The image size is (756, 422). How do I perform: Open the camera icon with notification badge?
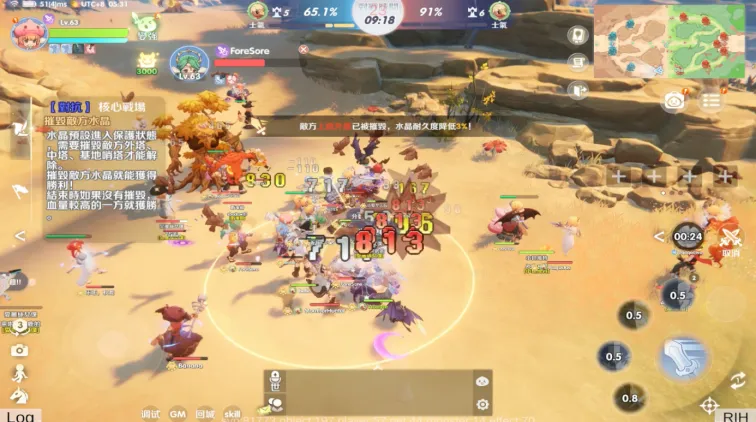[x=675, y=100]
